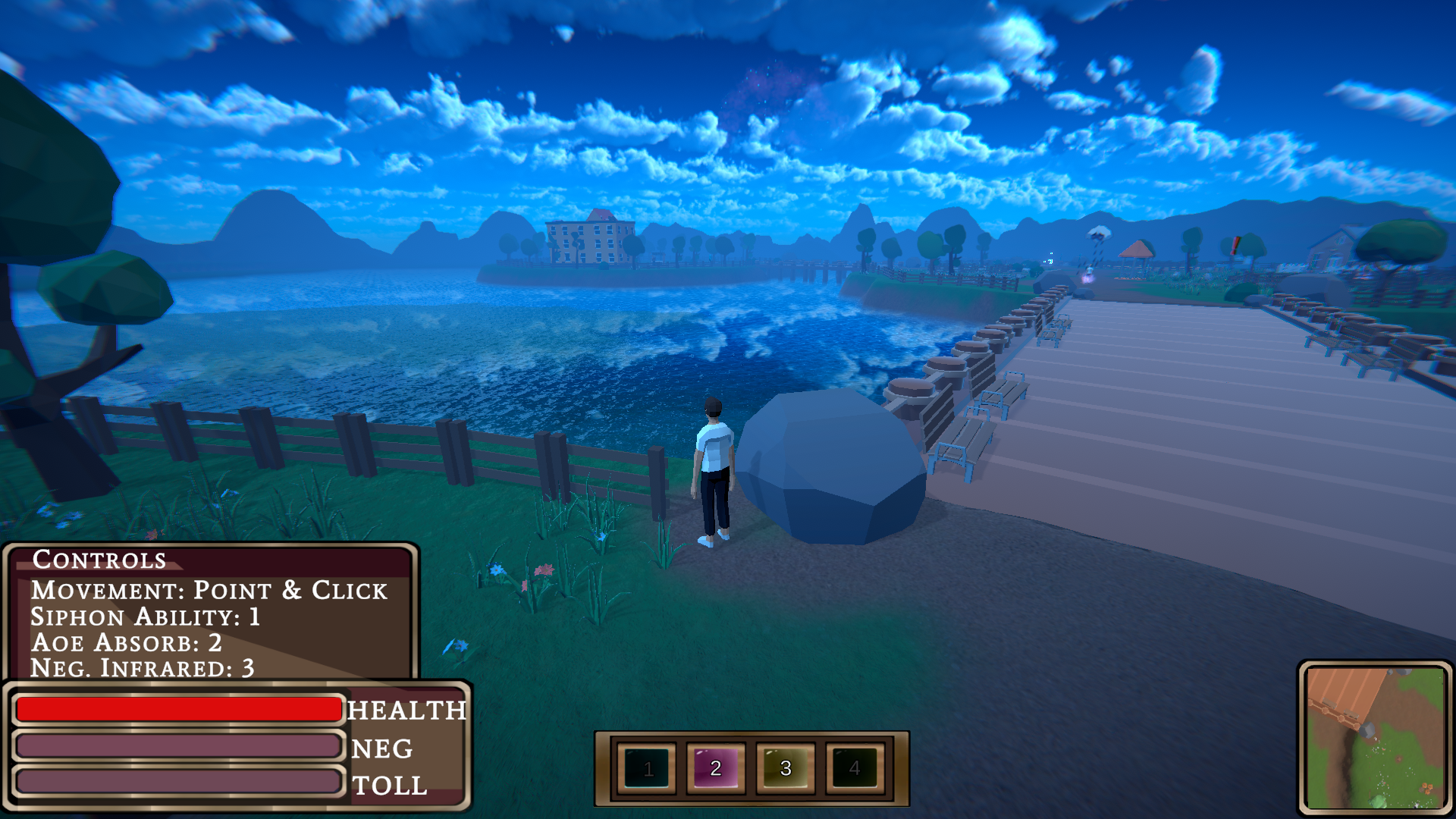Activate ability slot 1 in the hotbar
1456x819 pixels.
[x=647, y=768]
